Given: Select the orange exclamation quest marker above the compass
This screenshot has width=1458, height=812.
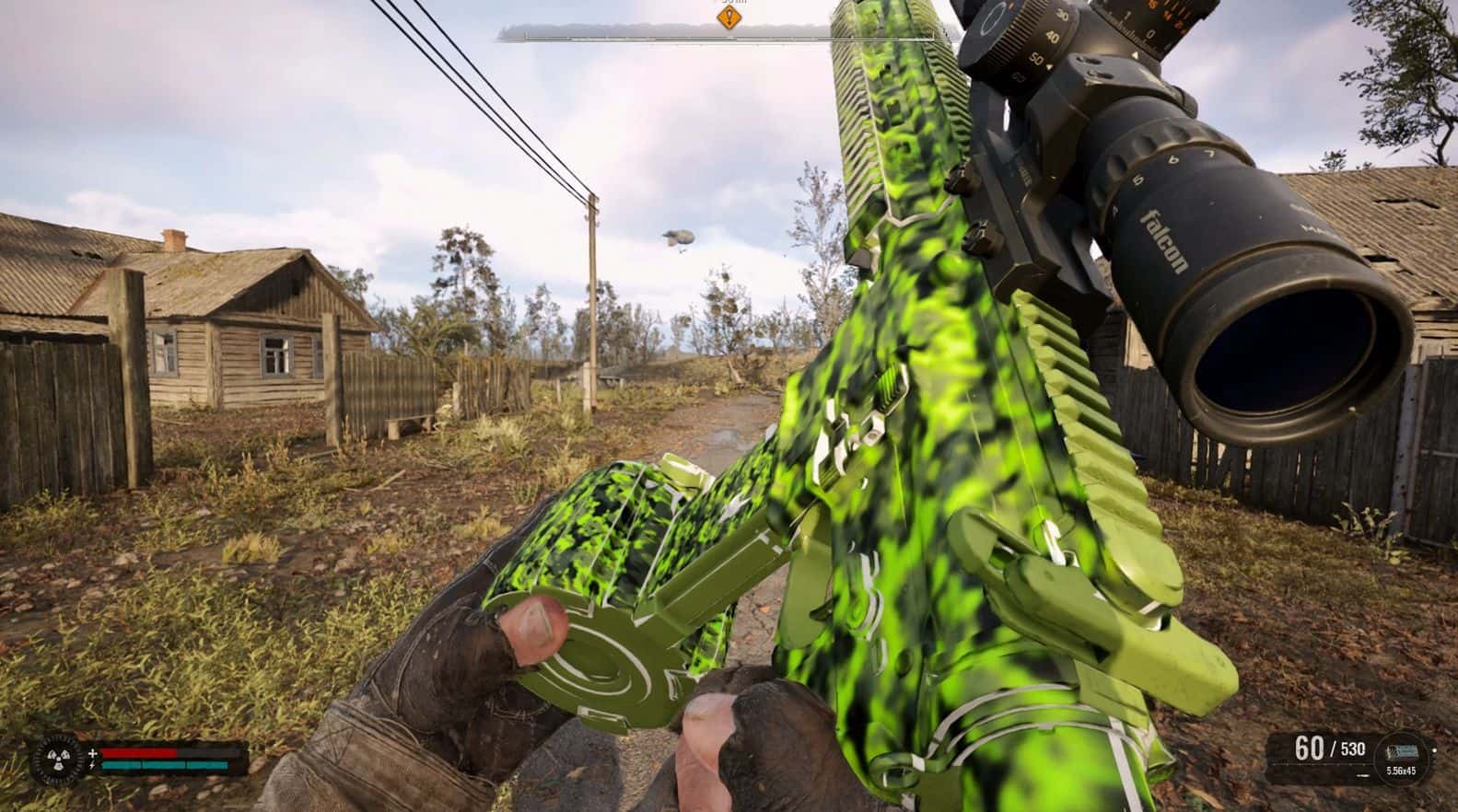Looking at the screenshot, I should (729, 17).
